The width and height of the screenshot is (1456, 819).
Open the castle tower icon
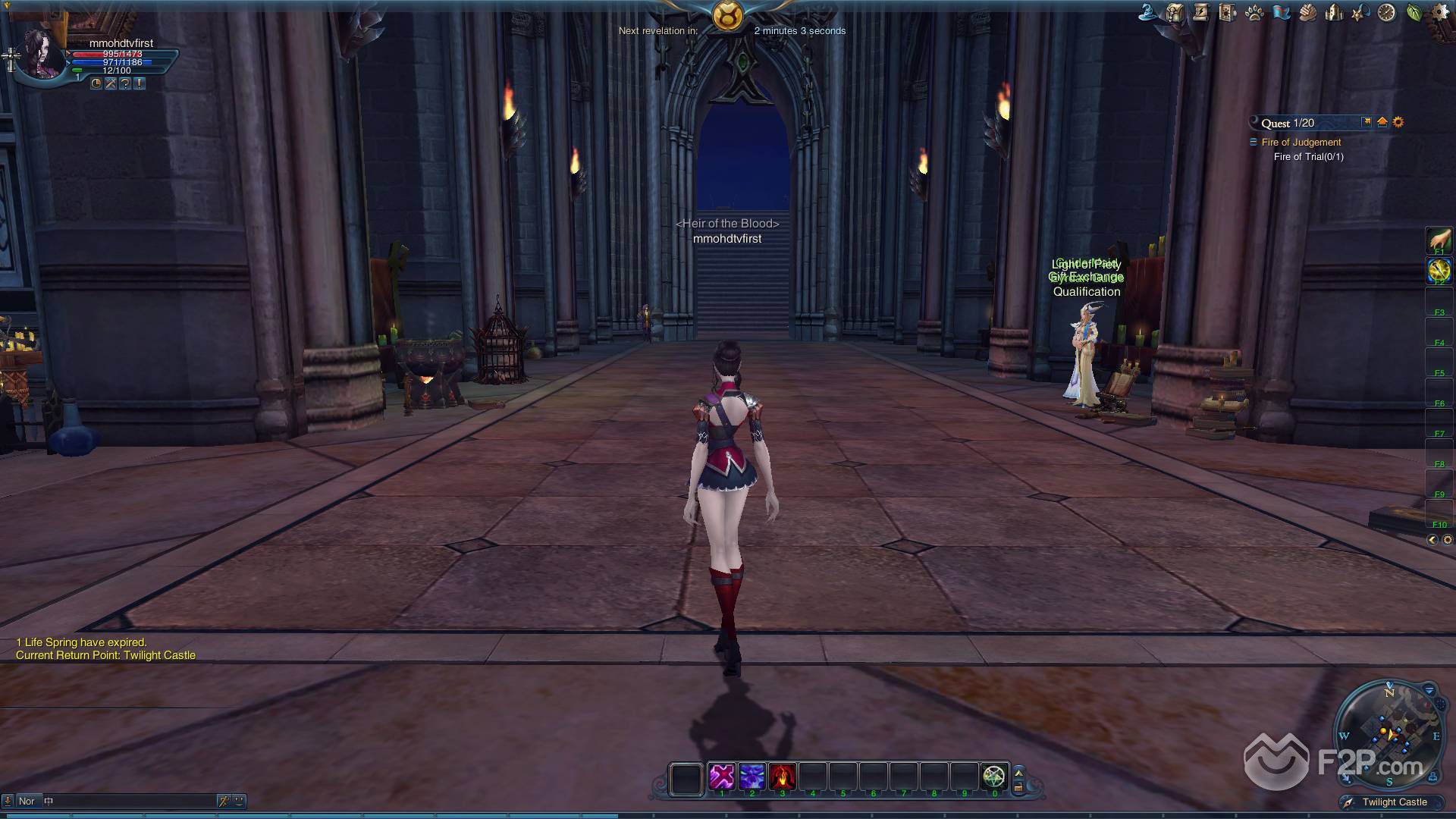[x=1334, y=12]
